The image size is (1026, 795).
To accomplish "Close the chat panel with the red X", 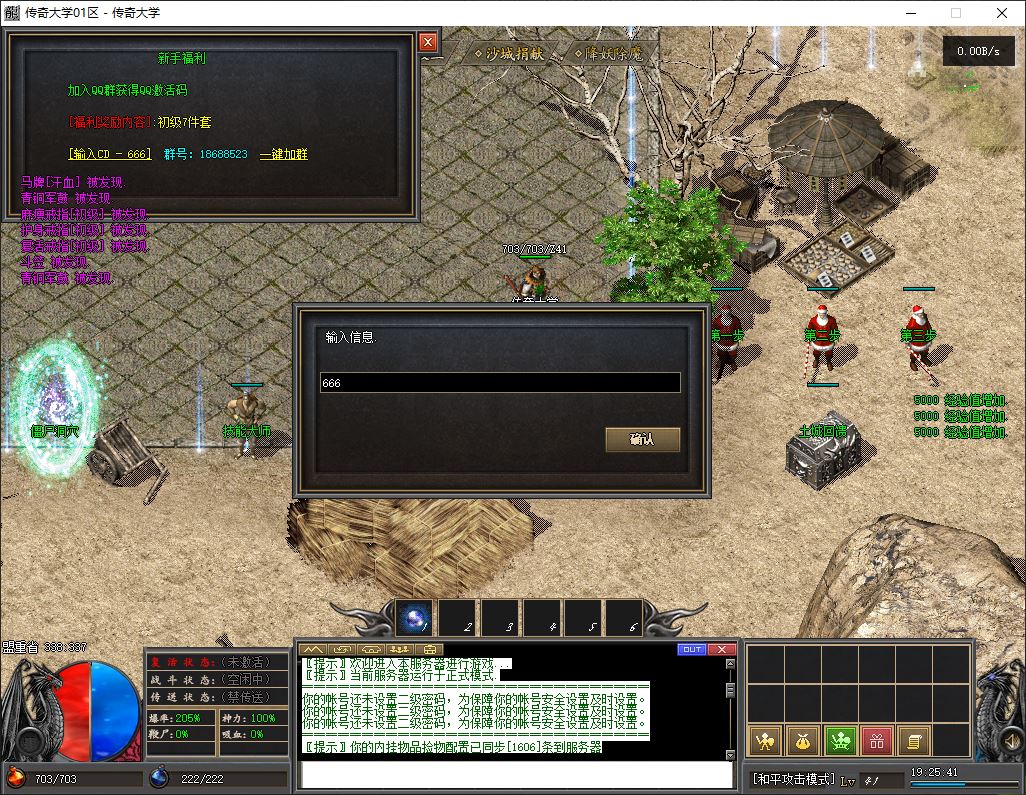I will (x=722, y=649).
